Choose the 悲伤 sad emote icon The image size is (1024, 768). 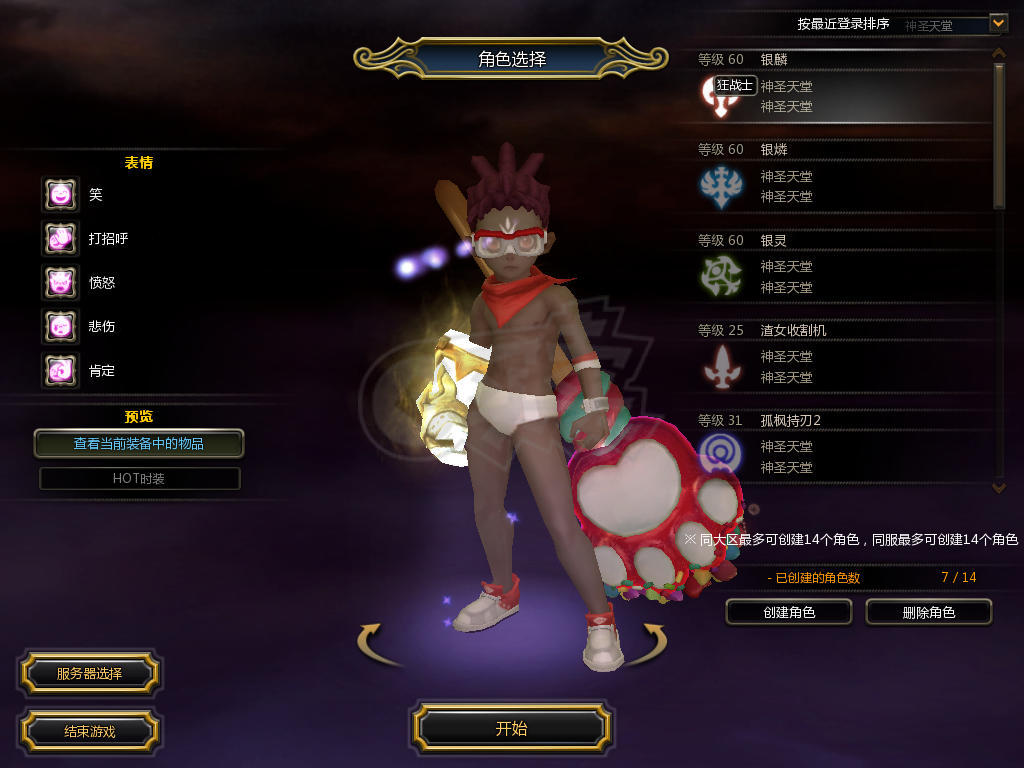60,326
